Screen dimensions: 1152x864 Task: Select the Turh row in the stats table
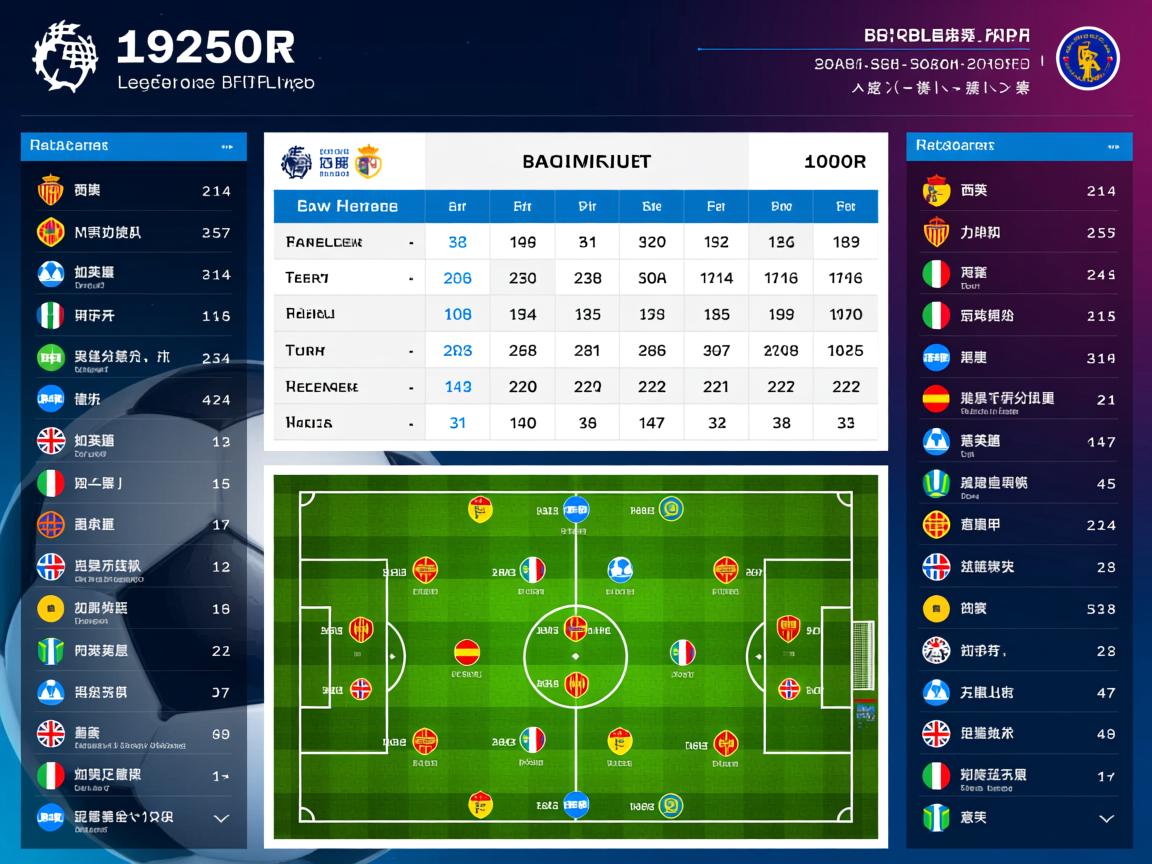[345, 350]
